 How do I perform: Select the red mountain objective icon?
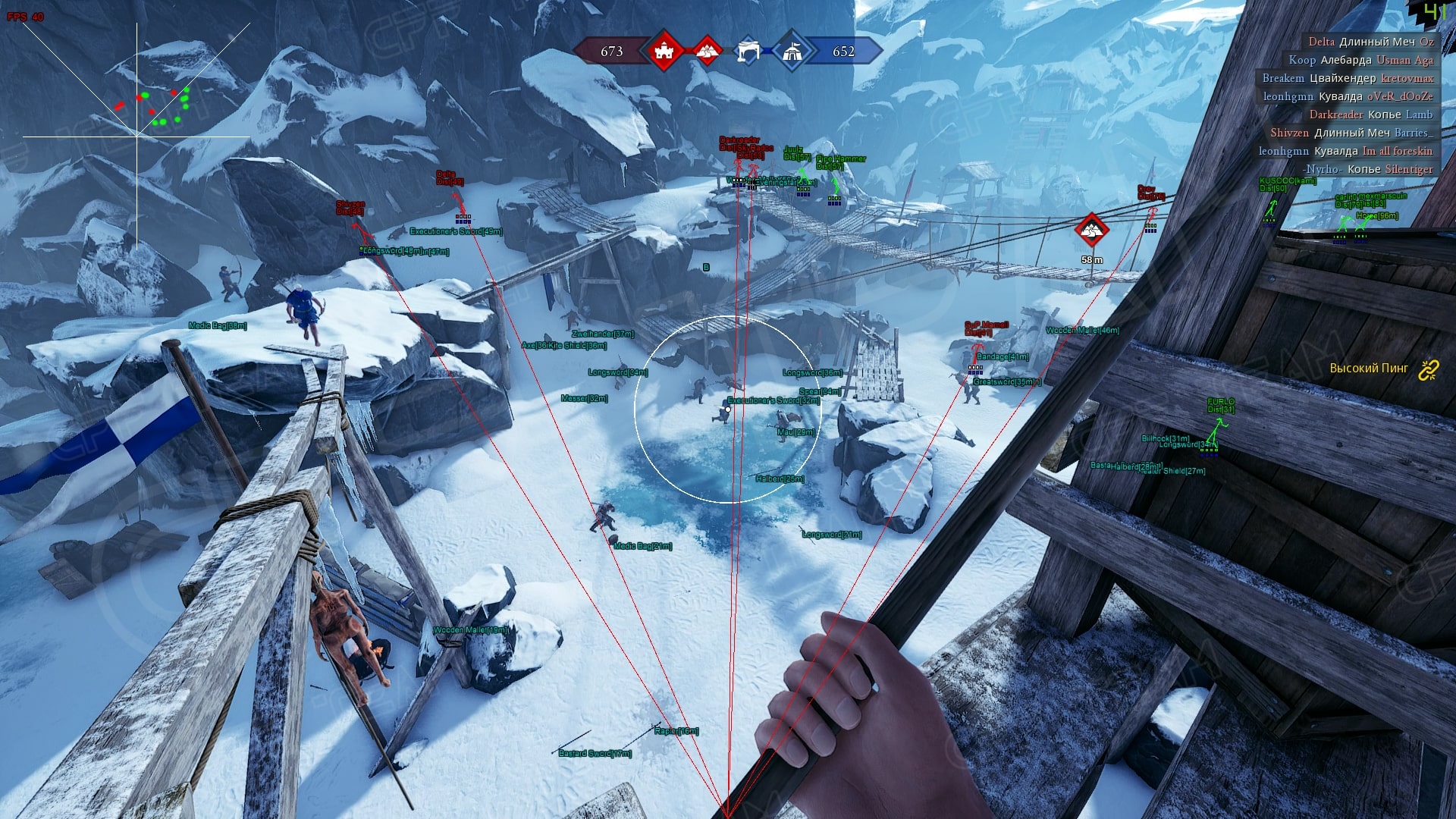point(708,51)
